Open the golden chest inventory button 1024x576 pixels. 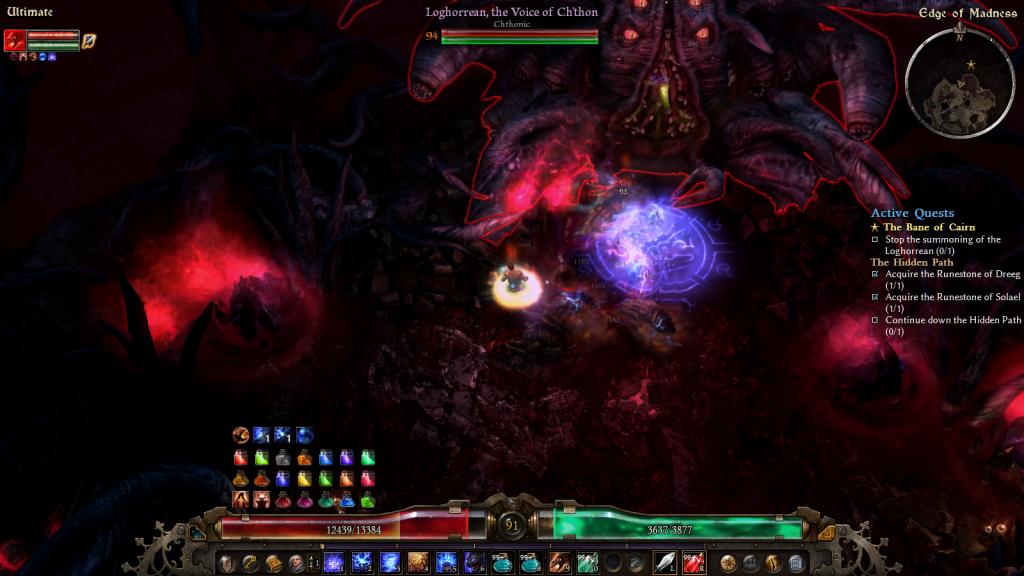point(272,563)
